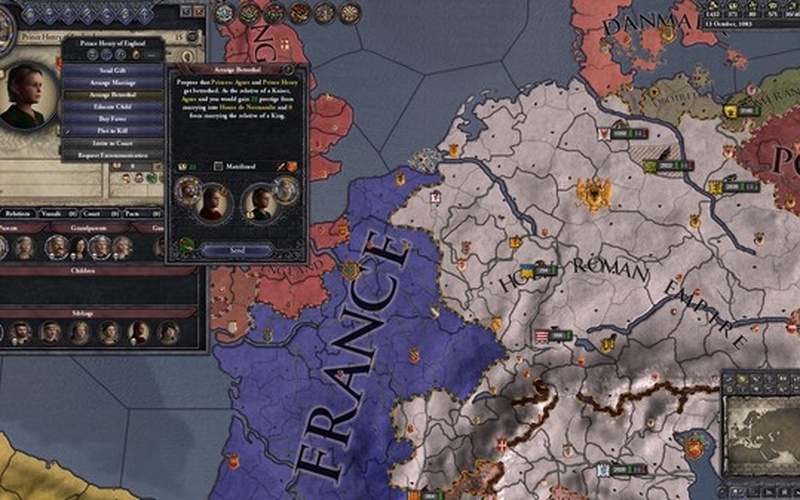800x500 pixels.
Task: Switch to the Relations tab
Action: click(18, 213)
